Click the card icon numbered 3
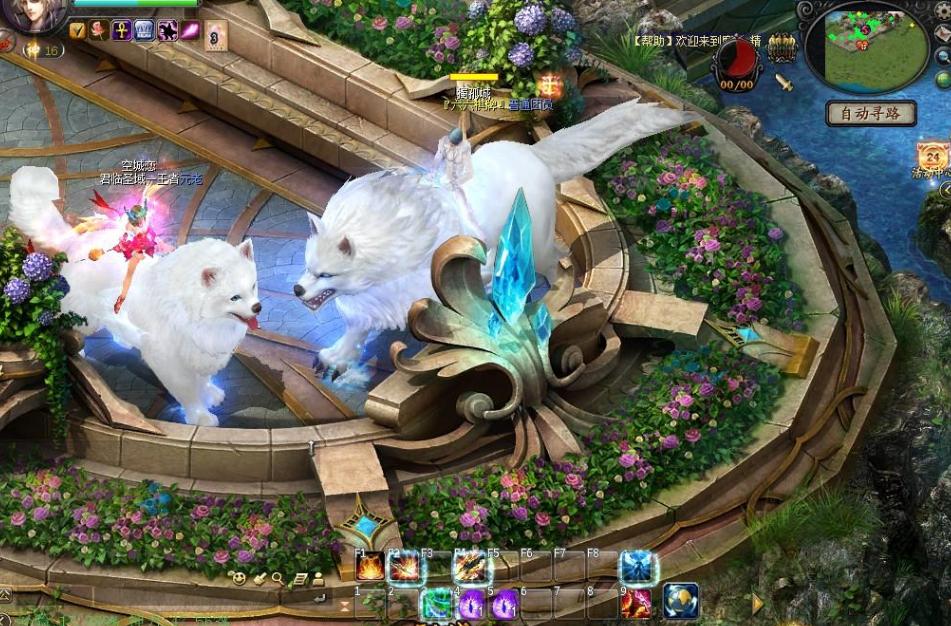 point(215,38)
